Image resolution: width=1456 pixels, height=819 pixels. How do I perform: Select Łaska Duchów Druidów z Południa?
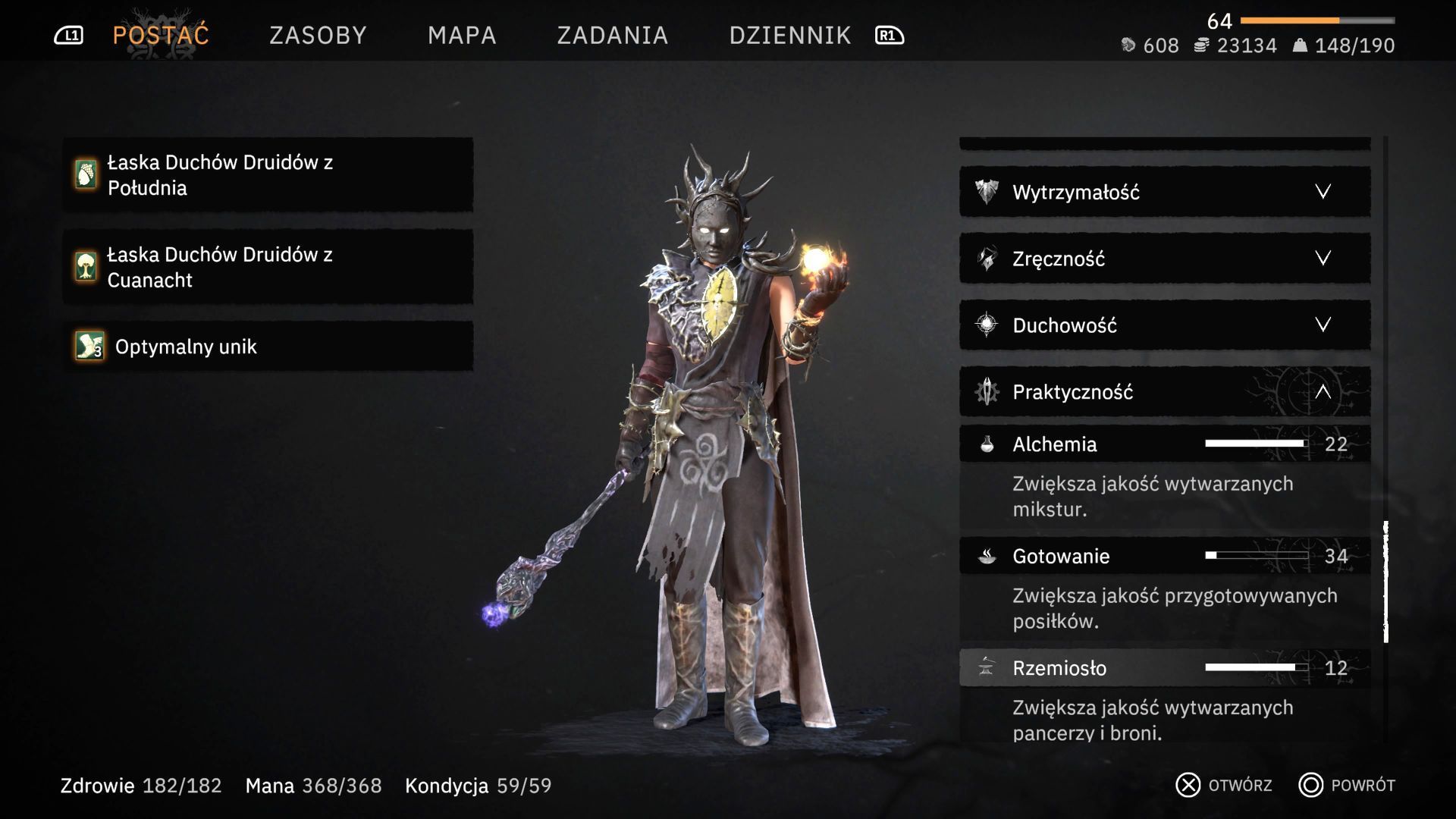[268, 175]
